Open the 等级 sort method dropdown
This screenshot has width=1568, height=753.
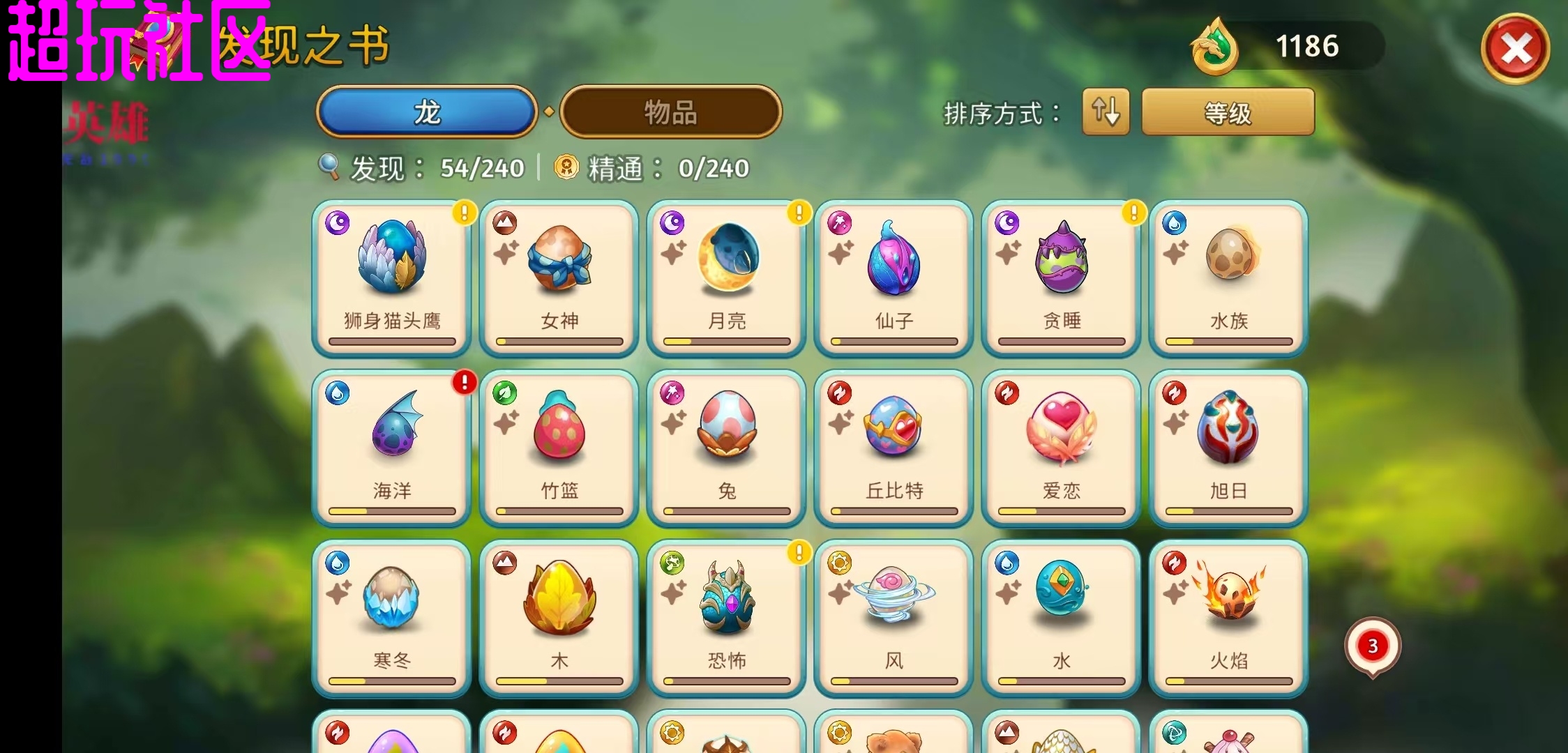pyautogui.click(x=1228, y=112)
